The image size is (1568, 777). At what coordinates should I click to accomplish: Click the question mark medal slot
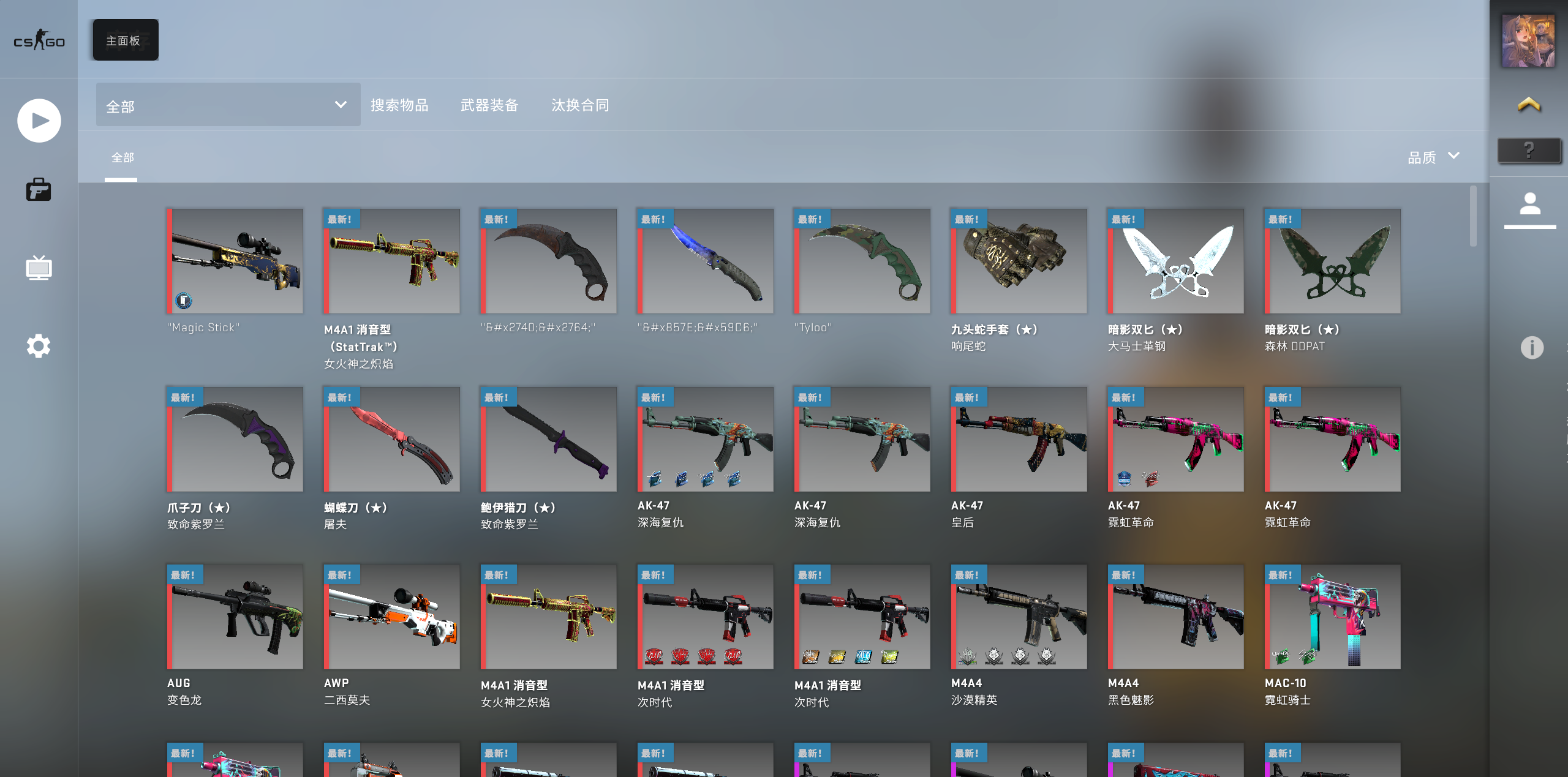[1528, 149]
